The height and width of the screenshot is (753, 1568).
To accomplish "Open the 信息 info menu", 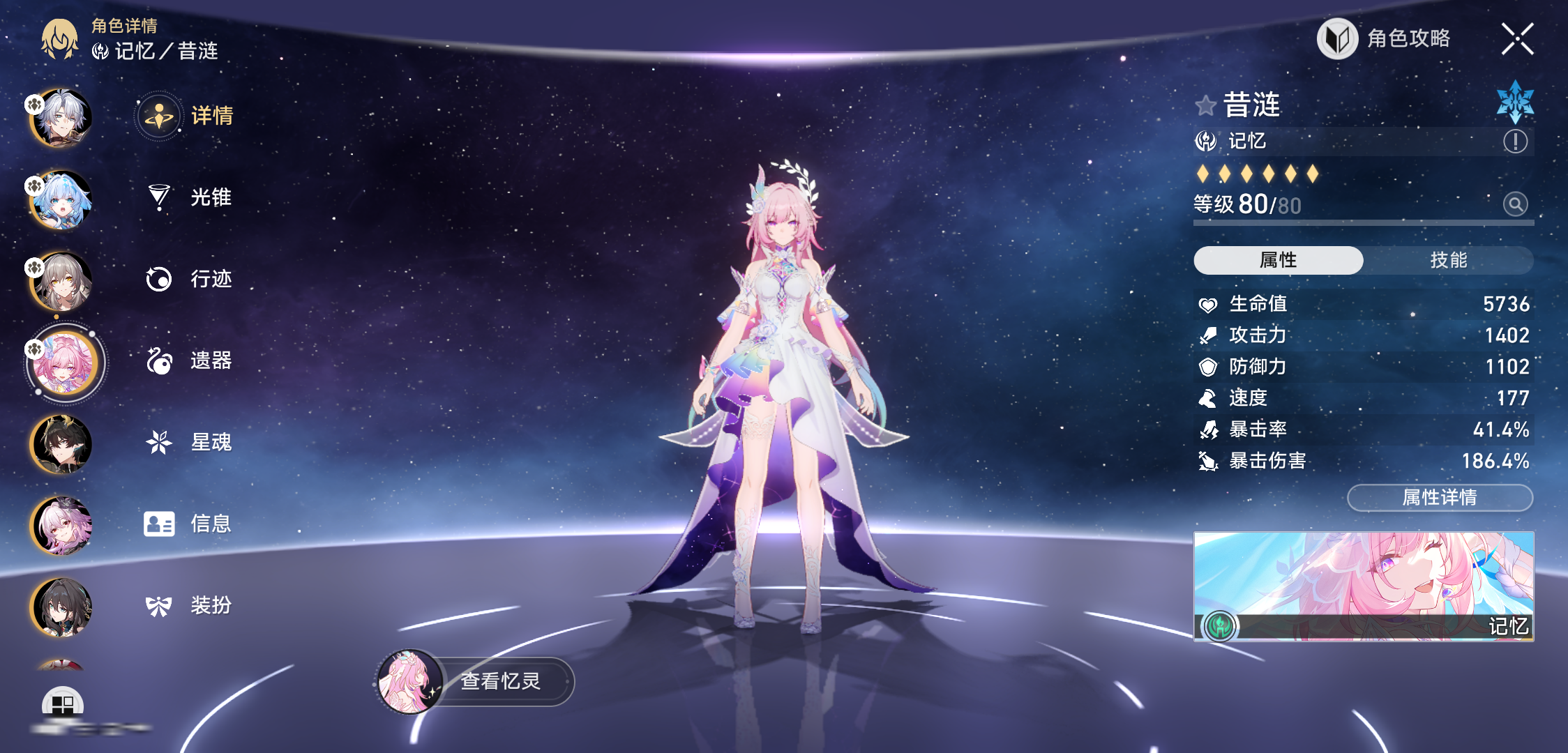I will coord(188,524).
